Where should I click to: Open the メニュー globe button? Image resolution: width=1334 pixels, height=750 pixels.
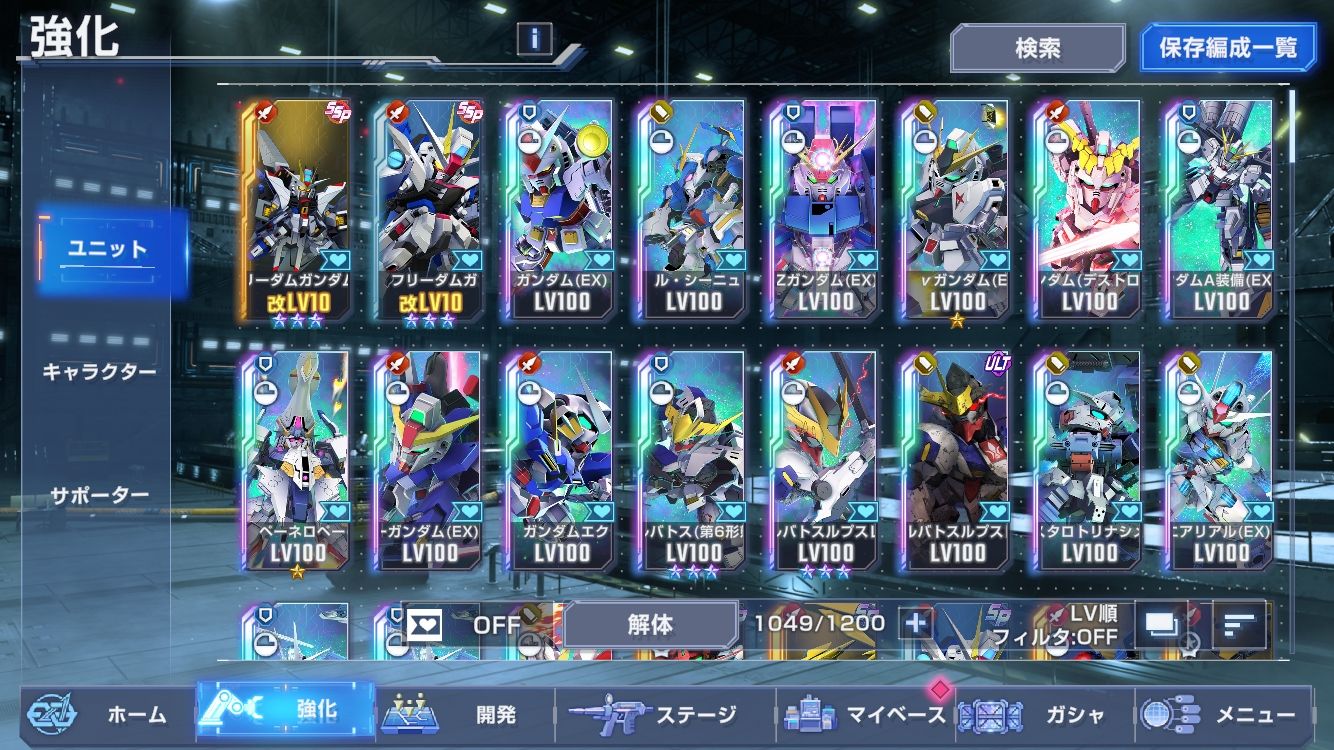(x=1222, y=714)
